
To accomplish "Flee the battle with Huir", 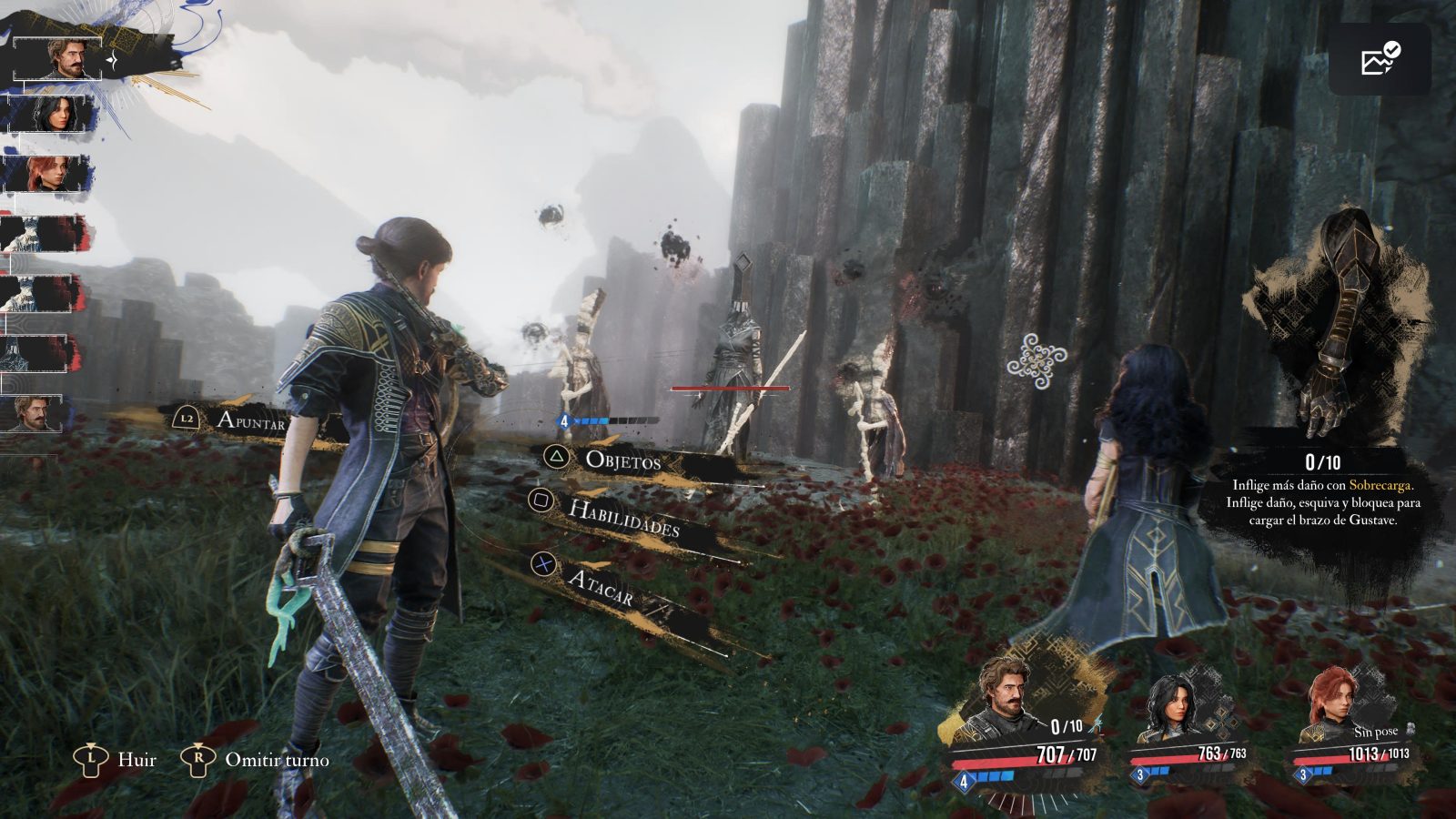I will [136, 760].
